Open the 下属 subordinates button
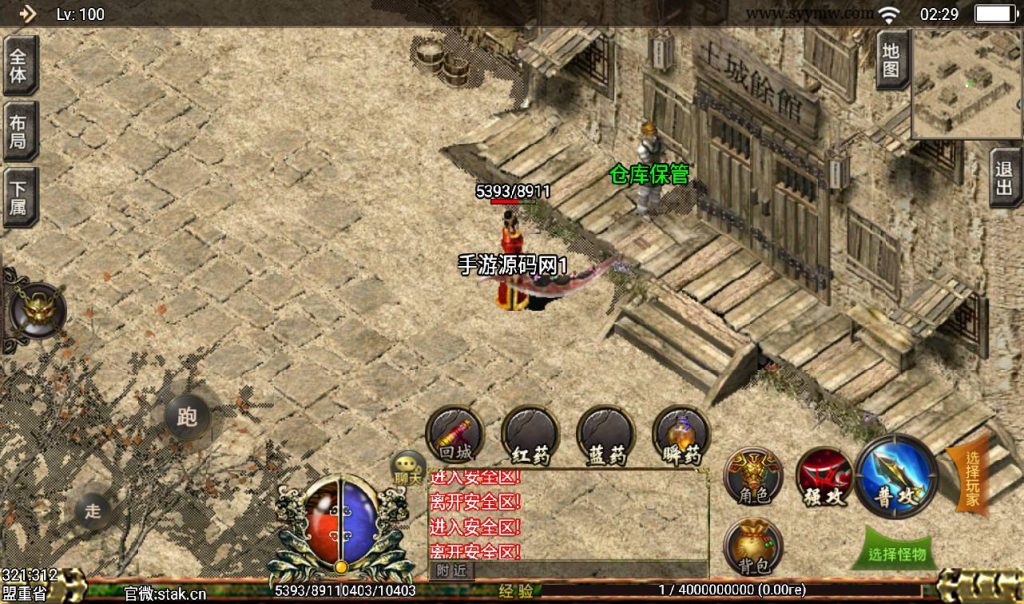Image resolution: width=1024 pixels, height=604 pixels. coord(19,197)
